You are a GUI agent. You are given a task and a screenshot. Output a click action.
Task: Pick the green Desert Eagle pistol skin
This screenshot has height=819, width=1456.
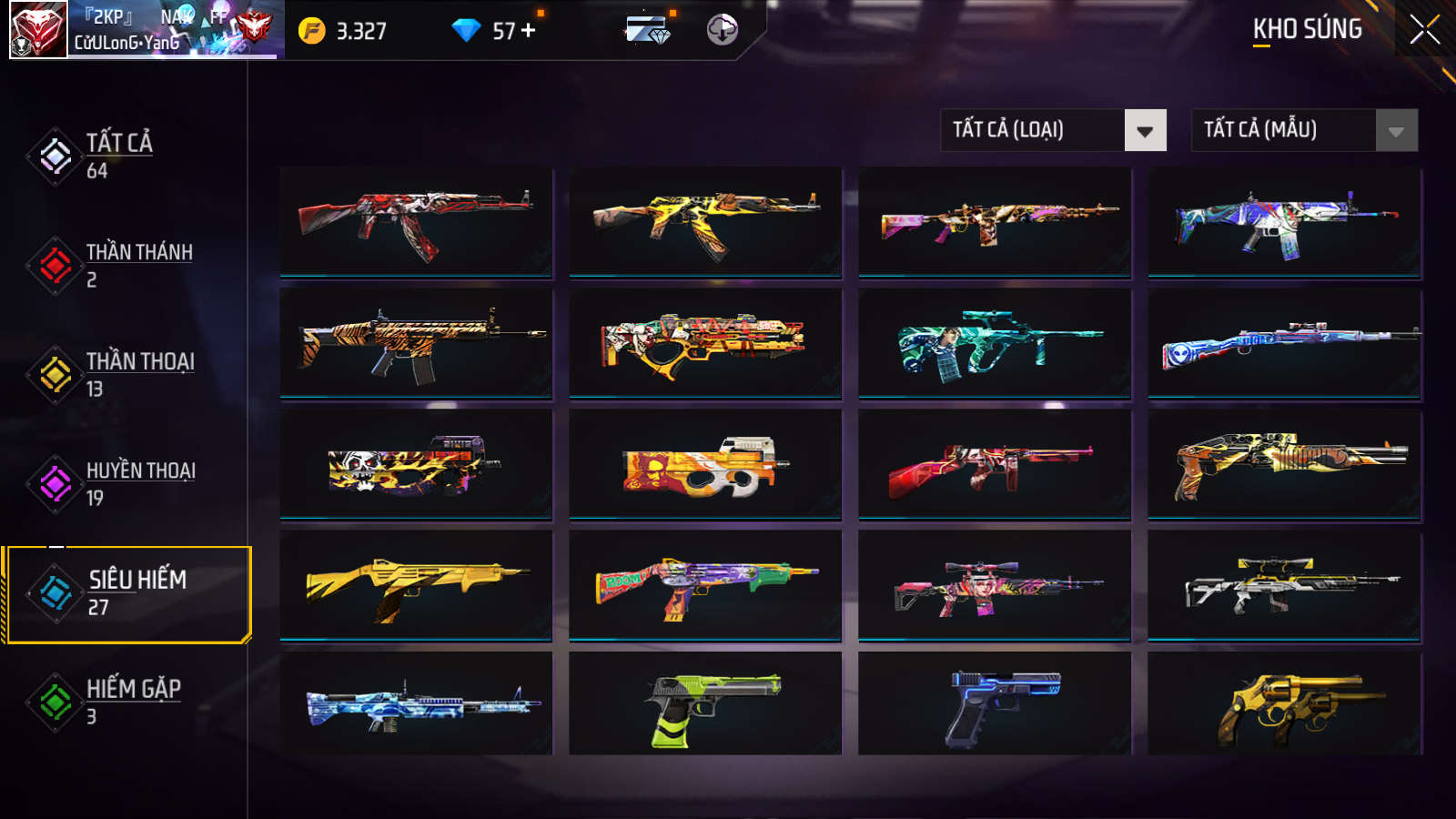coord(705,703)
